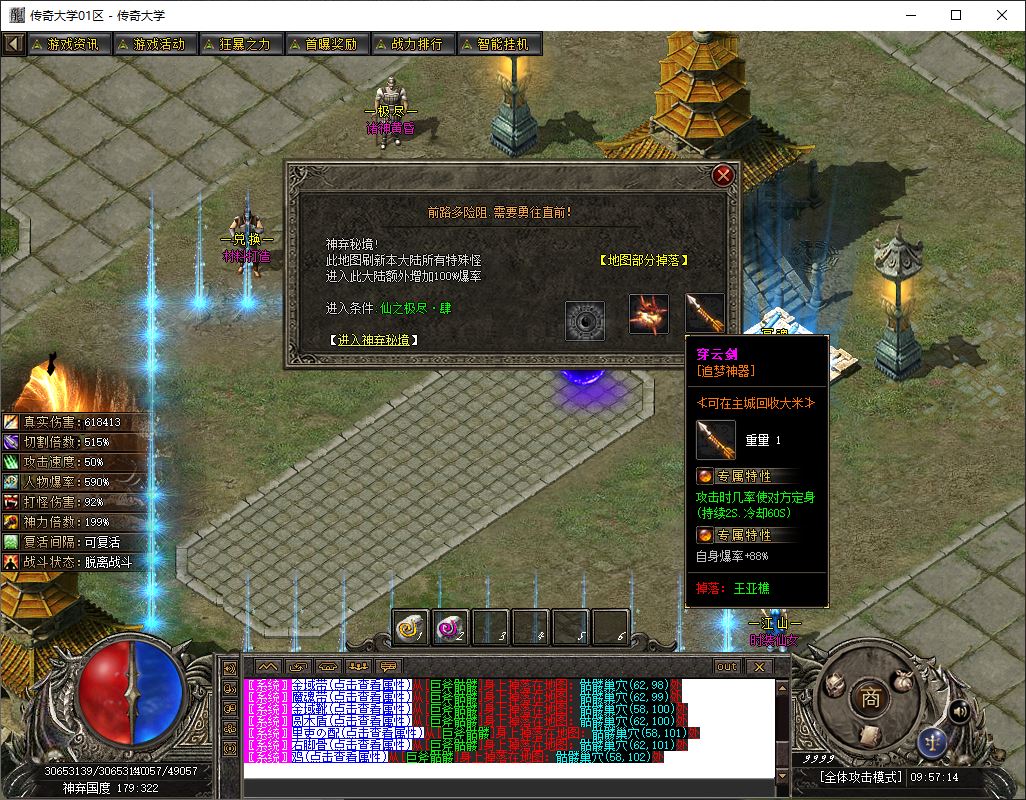The height and width of the screenshot is (800, 1026).
Task: Close the 神弃秘境 dialog with red X
Action: [723, 176]
